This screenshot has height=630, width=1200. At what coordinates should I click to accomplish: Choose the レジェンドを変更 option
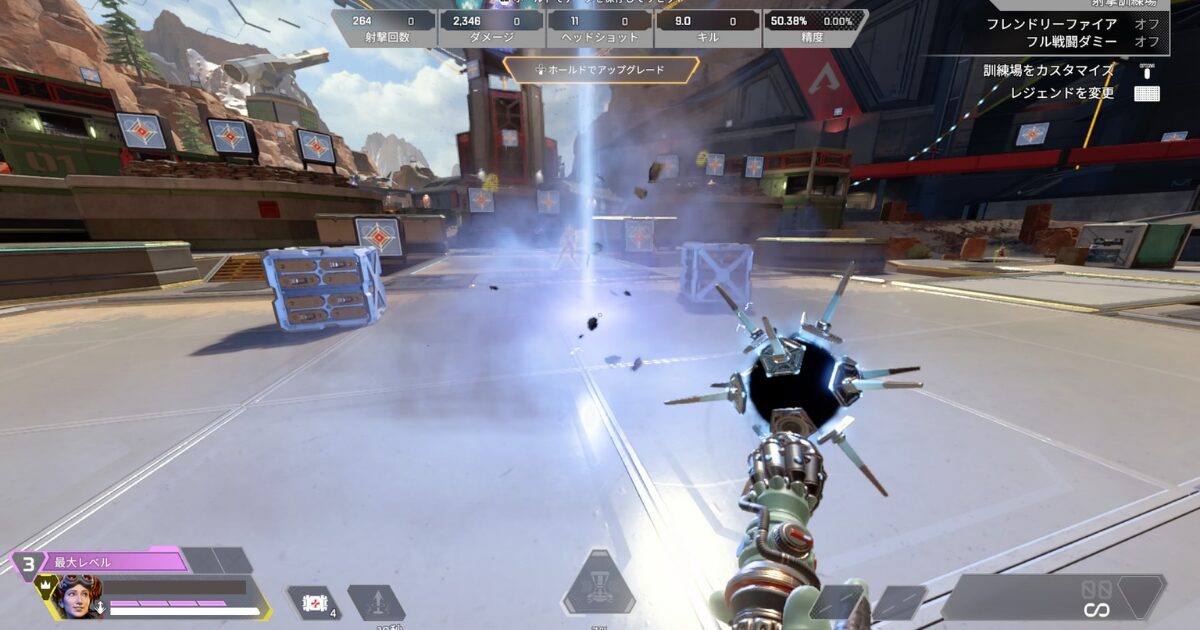(x=1060, y=93)
